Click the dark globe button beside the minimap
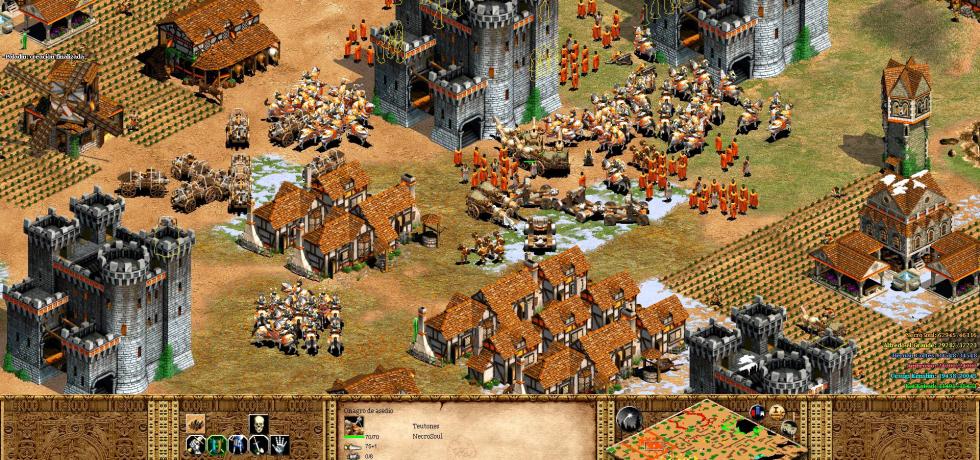The width and height of the screenshot is (980, 460). point(629,420)
